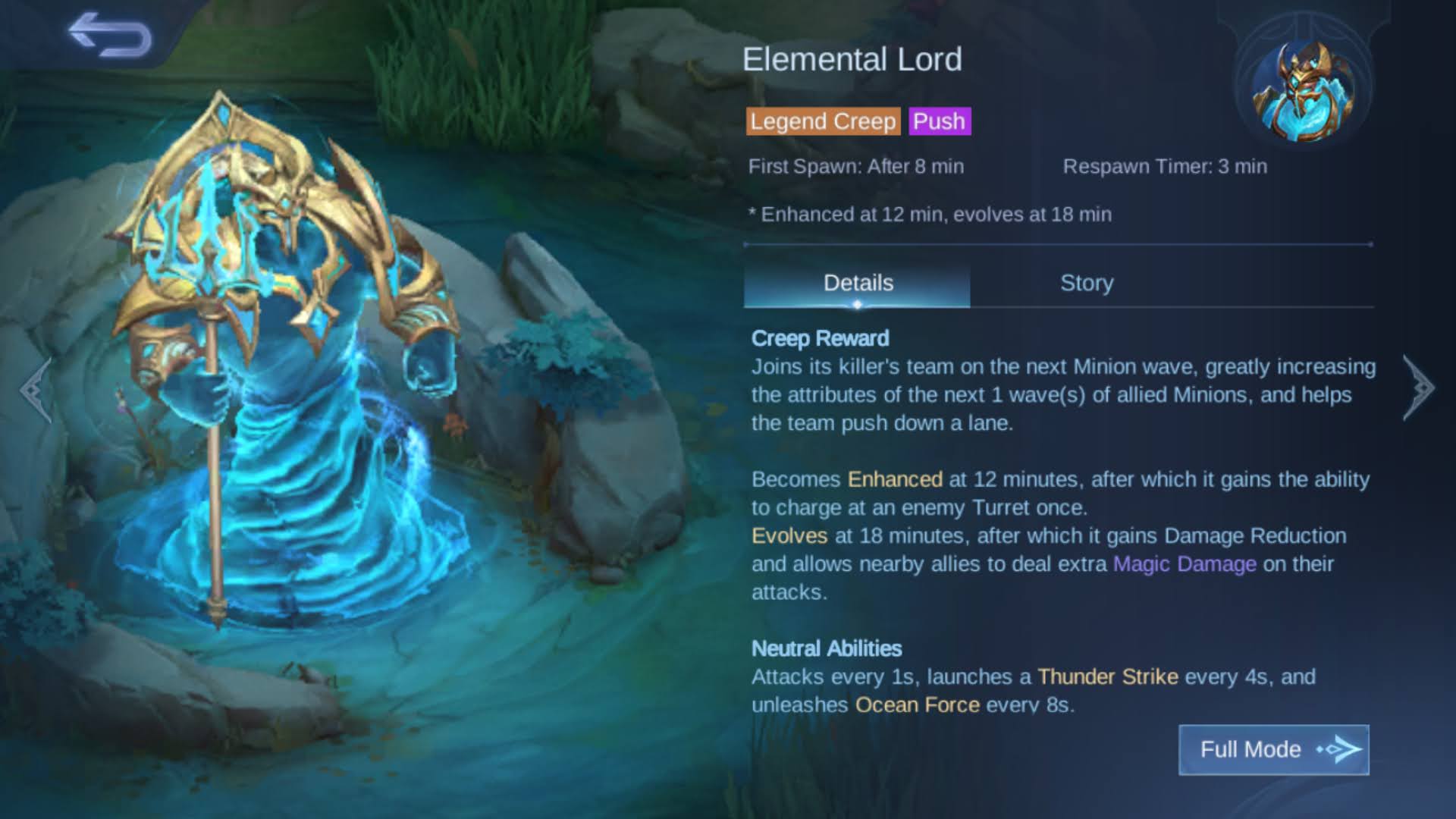This screenshot has height=819, width=1456.
Task: Click the First Spawn info text
Action: coord(855,166)
